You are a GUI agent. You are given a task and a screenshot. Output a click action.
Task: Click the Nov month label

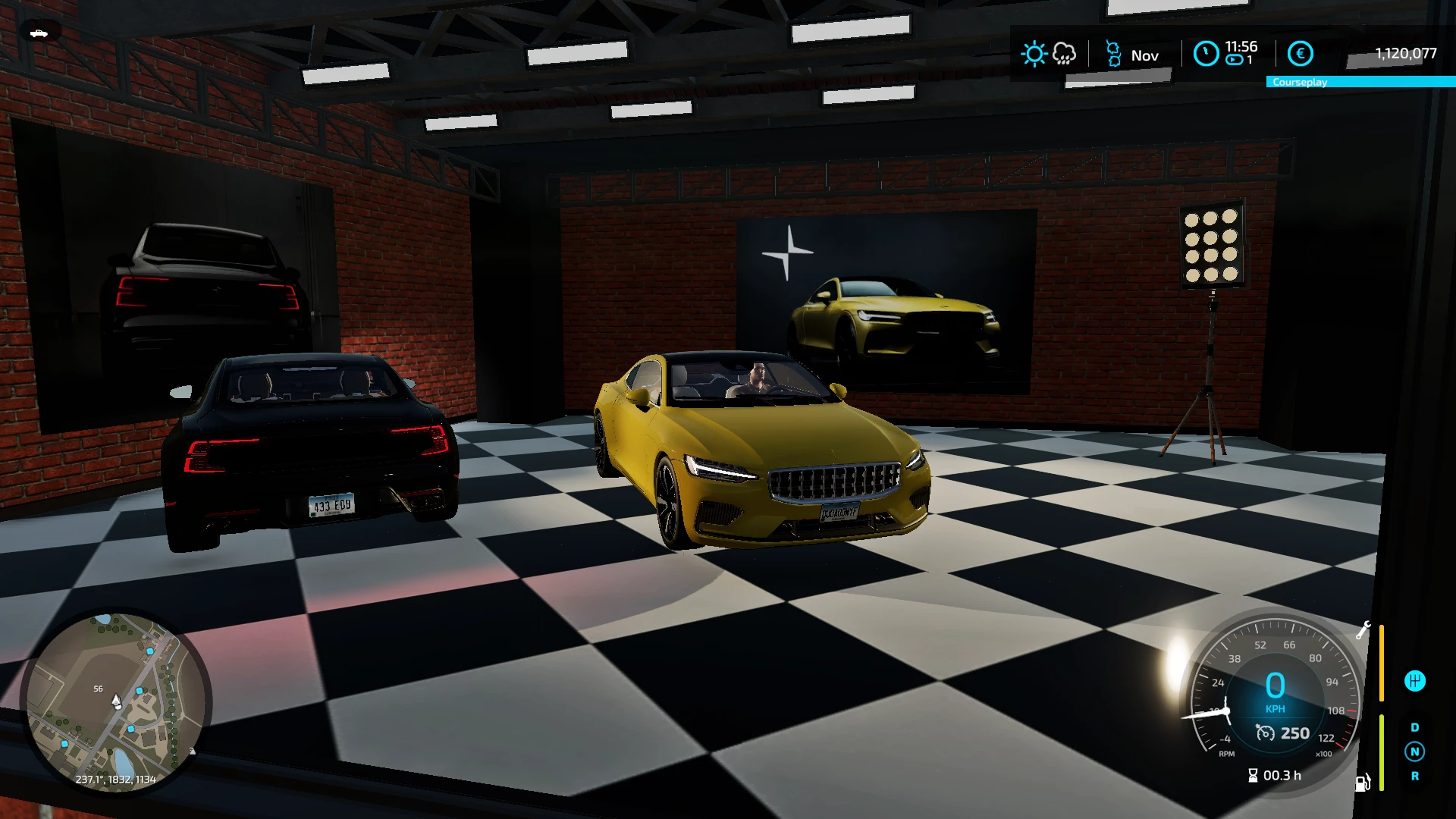tap(1145, 55)
